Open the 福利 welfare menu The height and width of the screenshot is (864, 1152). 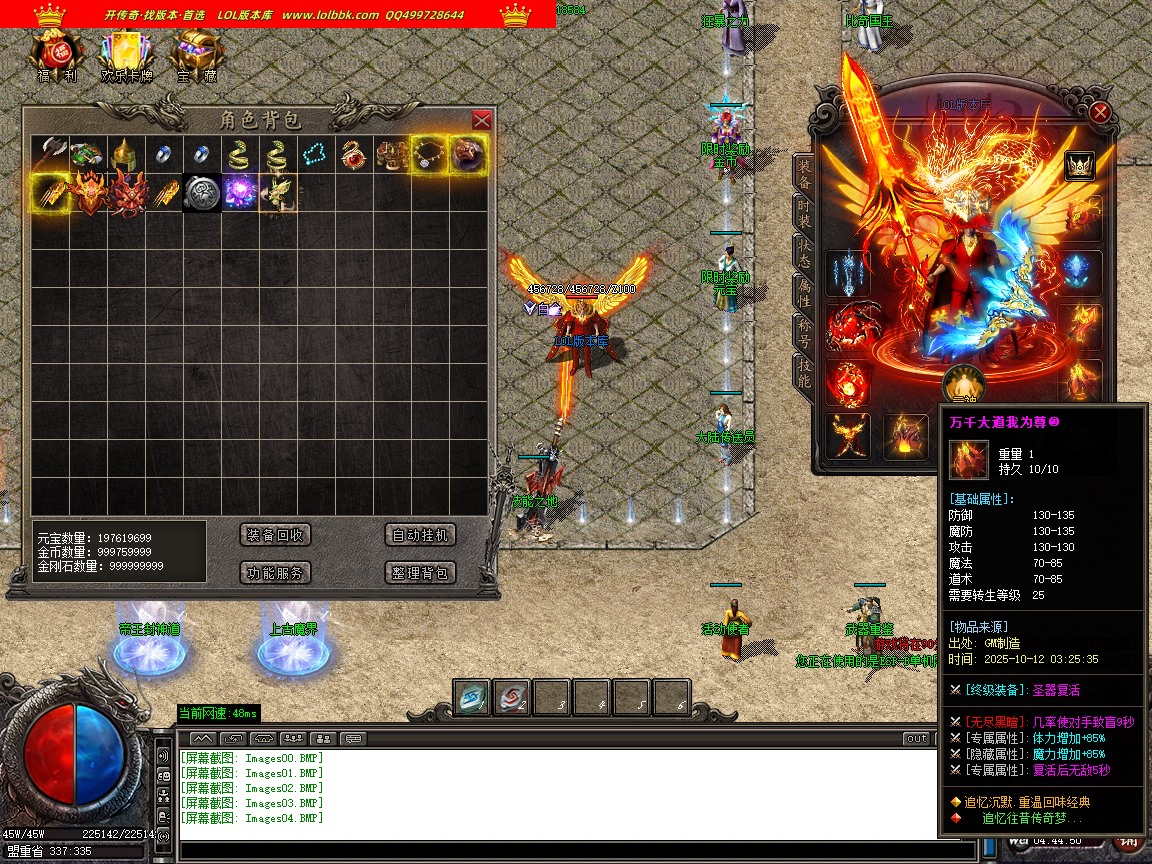coord(56,52)
